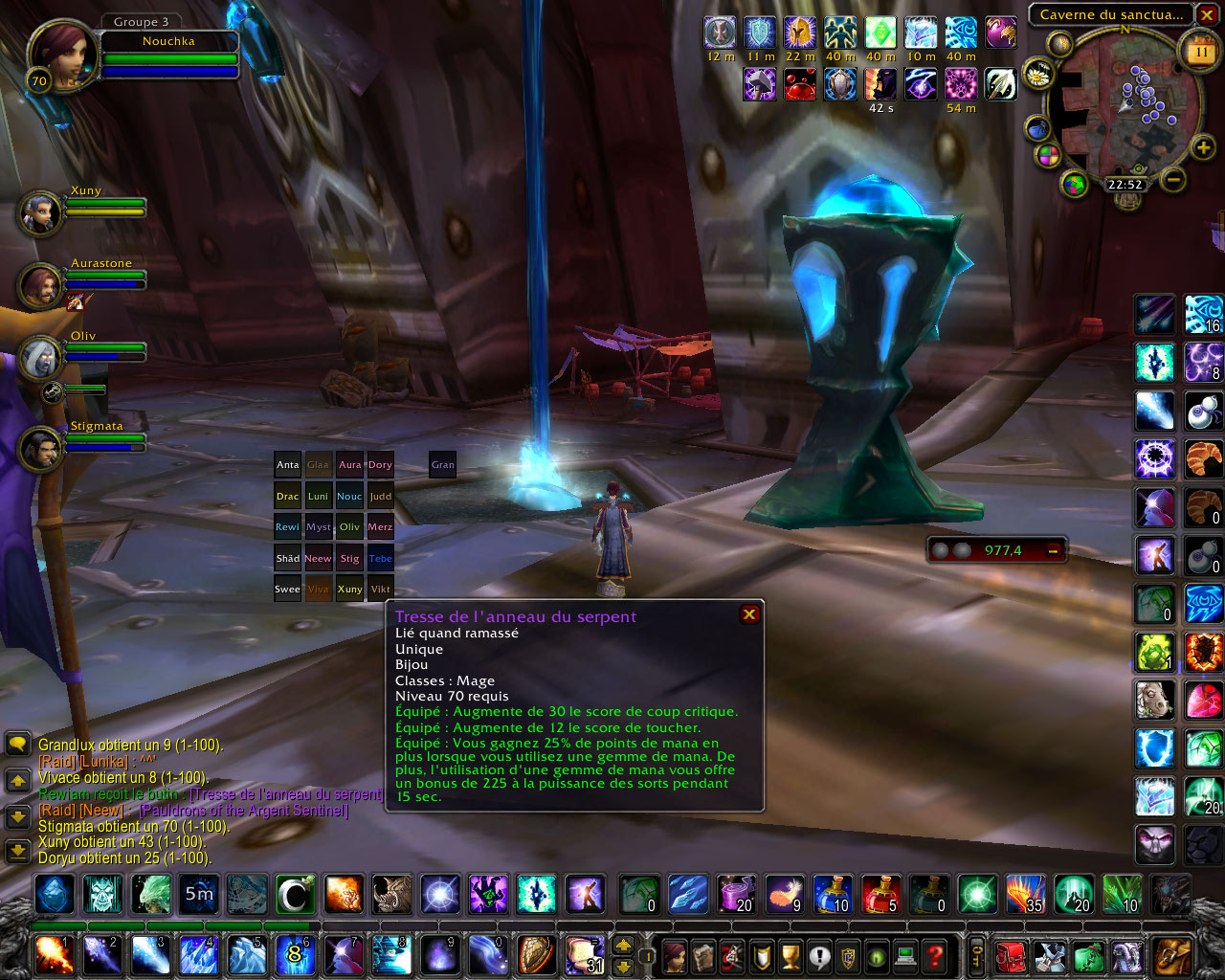The image size is (1225, 980).
Task: Open the help request question mark button
Action: (x=935, y=955)
